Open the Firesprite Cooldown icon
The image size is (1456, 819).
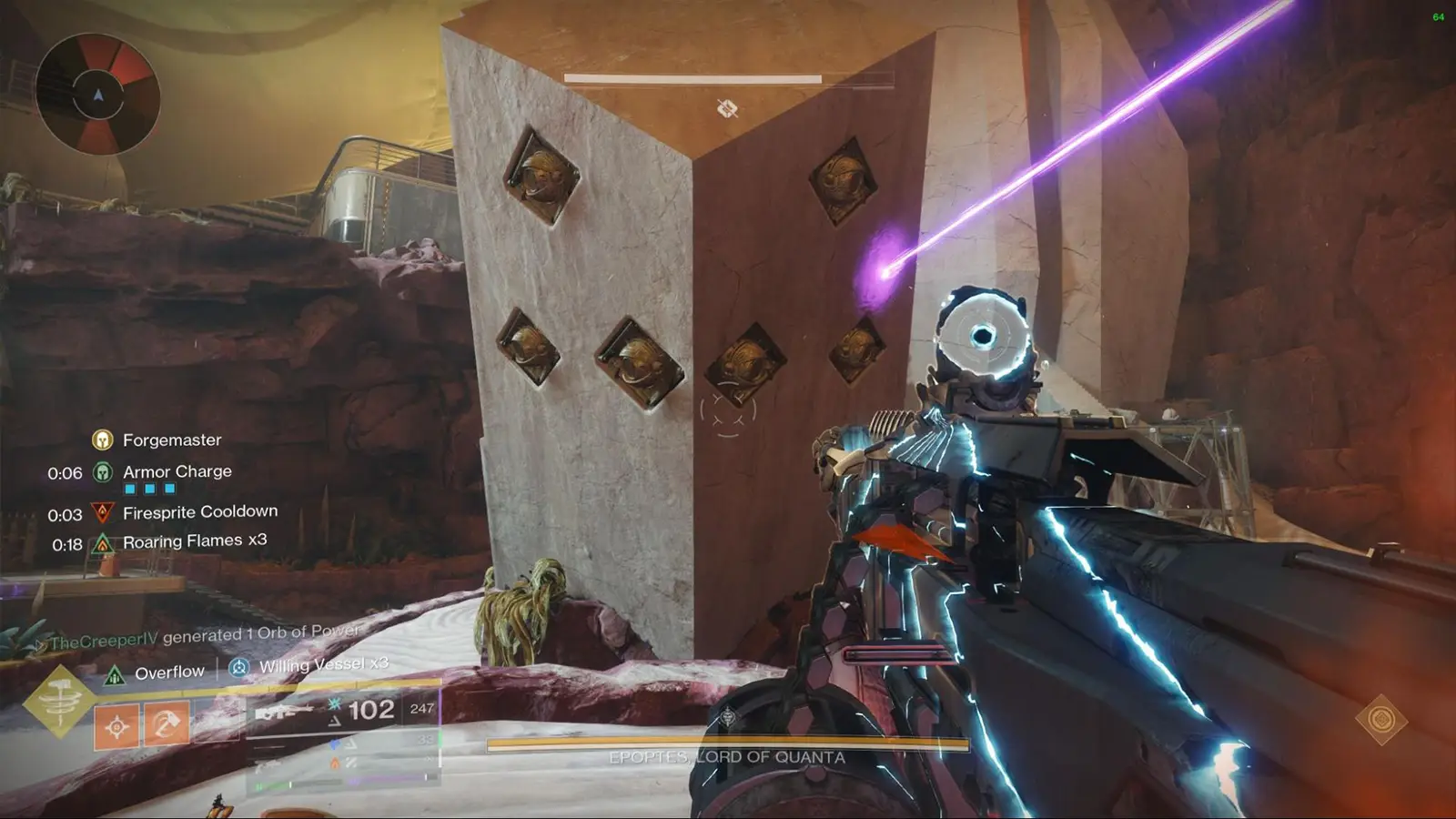coord(103,512)
